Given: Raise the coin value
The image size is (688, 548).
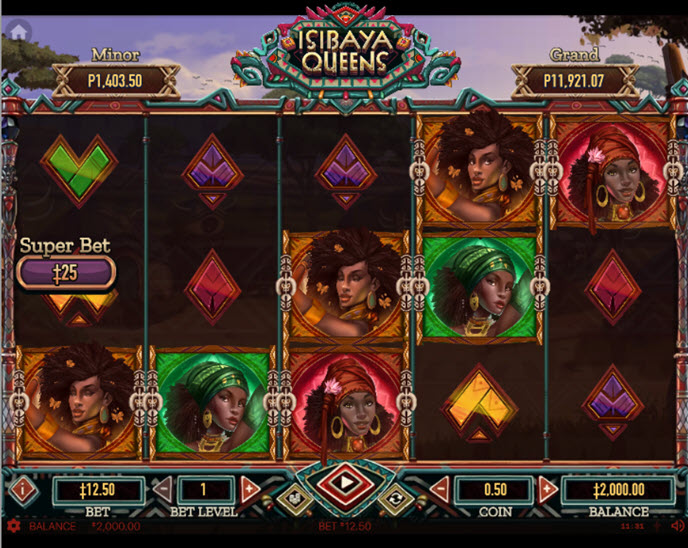Looking at the screenshot, I should pos(547,489).
